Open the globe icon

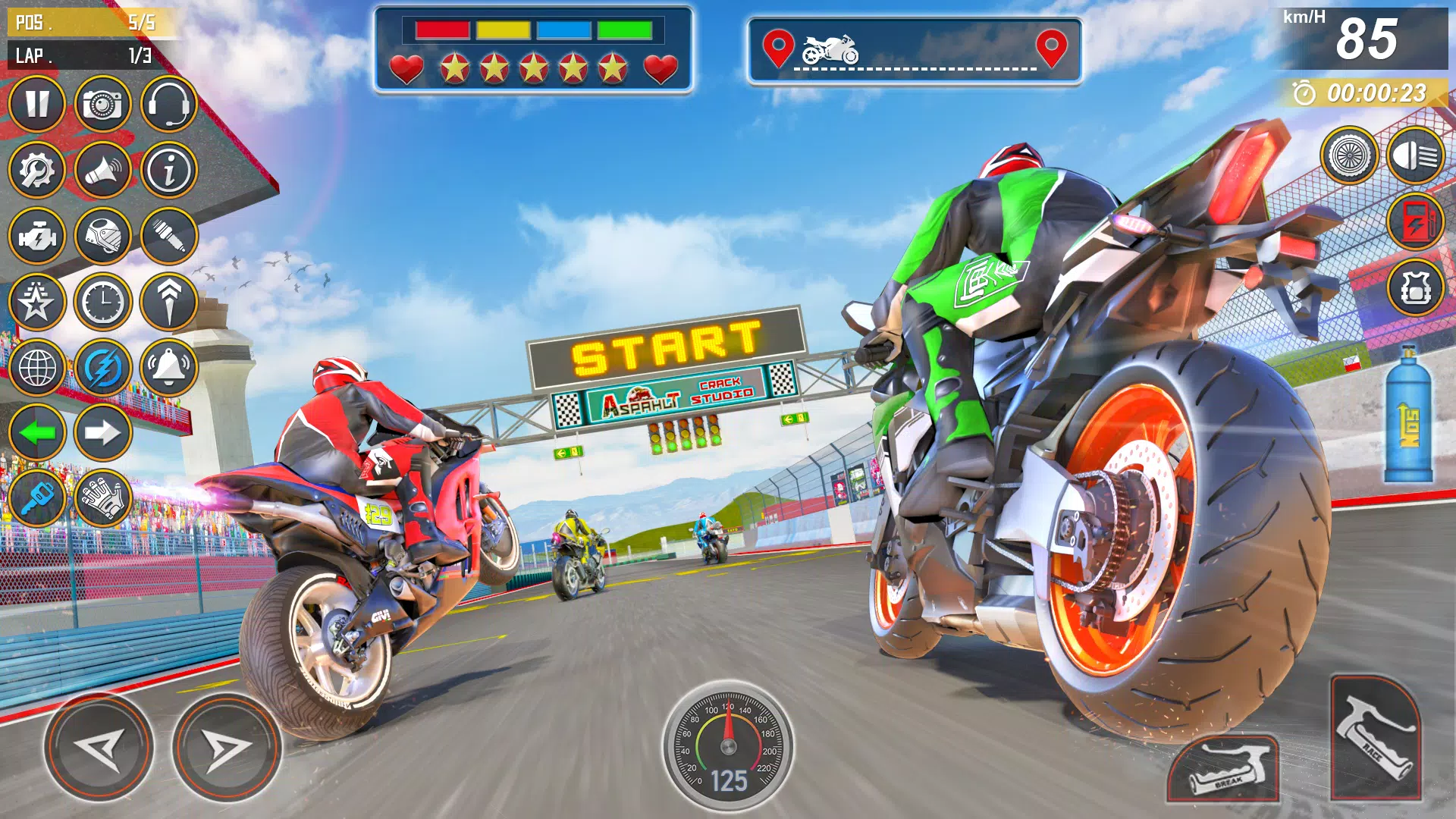point(36,368)
